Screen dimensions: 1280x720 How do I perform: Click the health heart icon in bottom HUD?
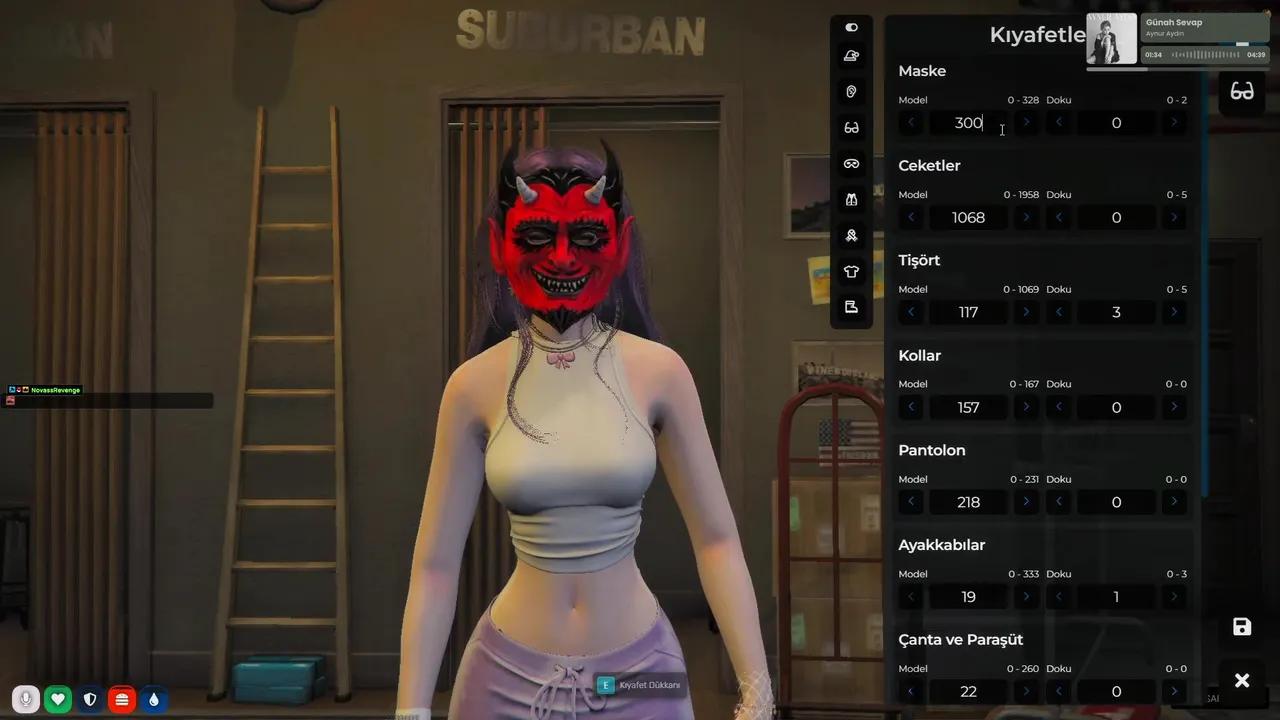tap(57, 699)
